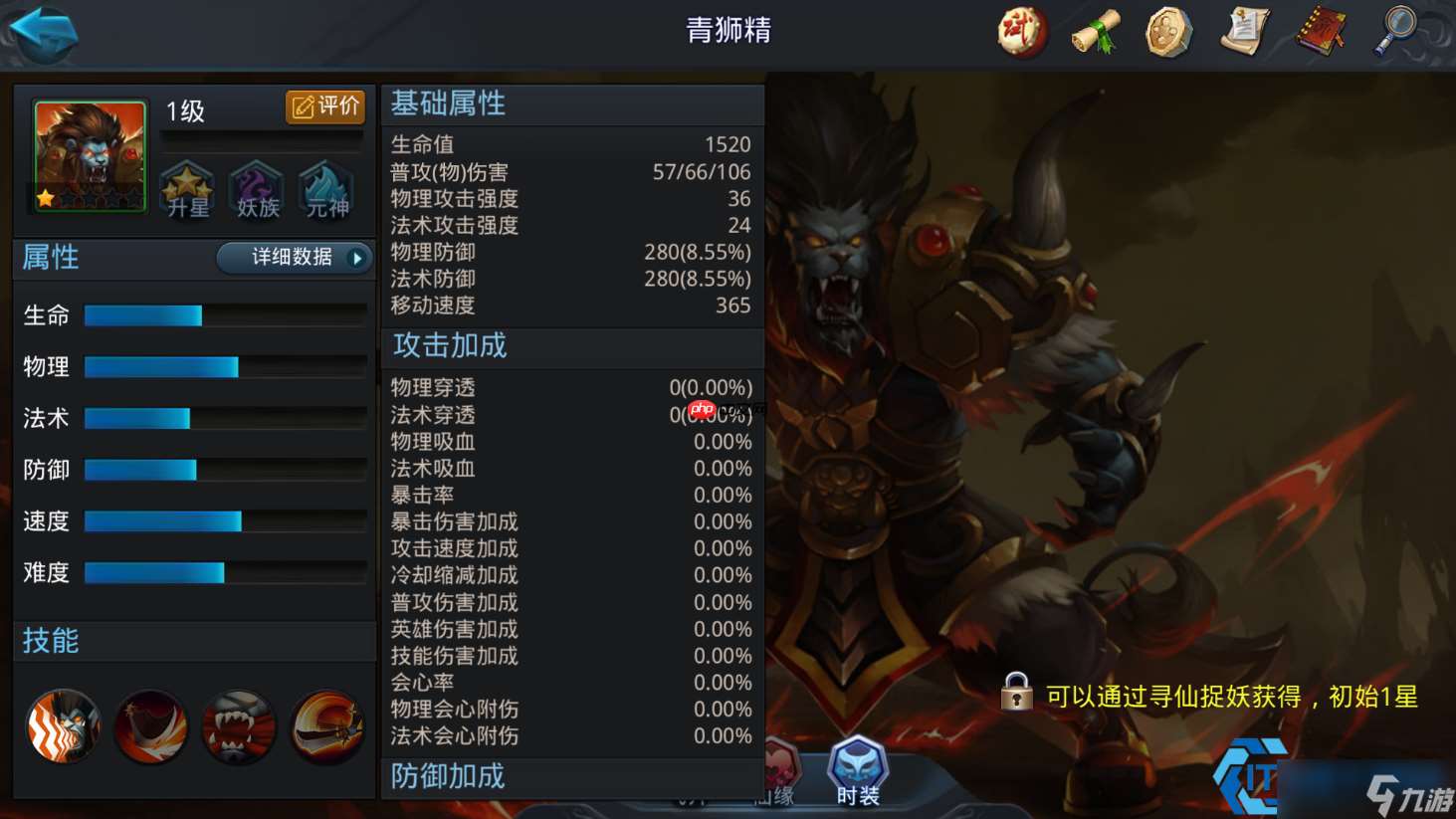Open the 试炼 trial icon at top

1021,31
